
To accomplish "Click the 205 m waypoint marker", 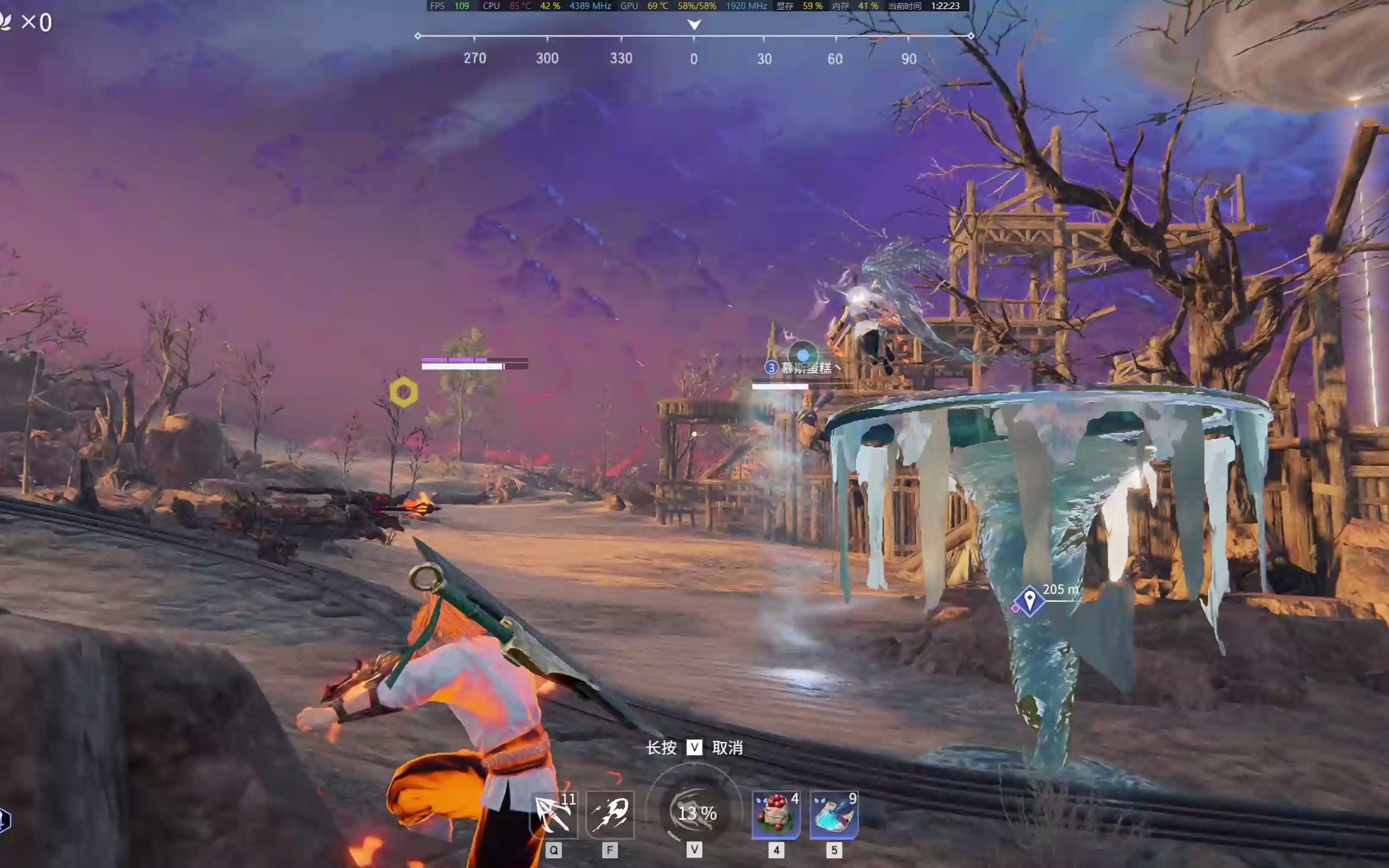I will click(x=1029, y=600).
